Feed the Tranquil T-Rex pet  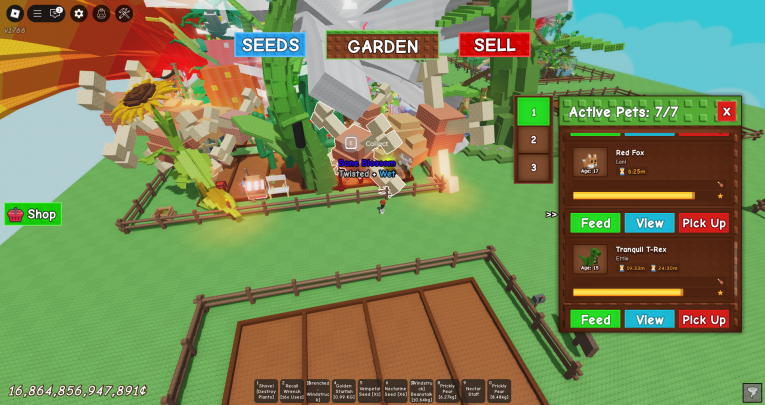click(x=595, y=320)
